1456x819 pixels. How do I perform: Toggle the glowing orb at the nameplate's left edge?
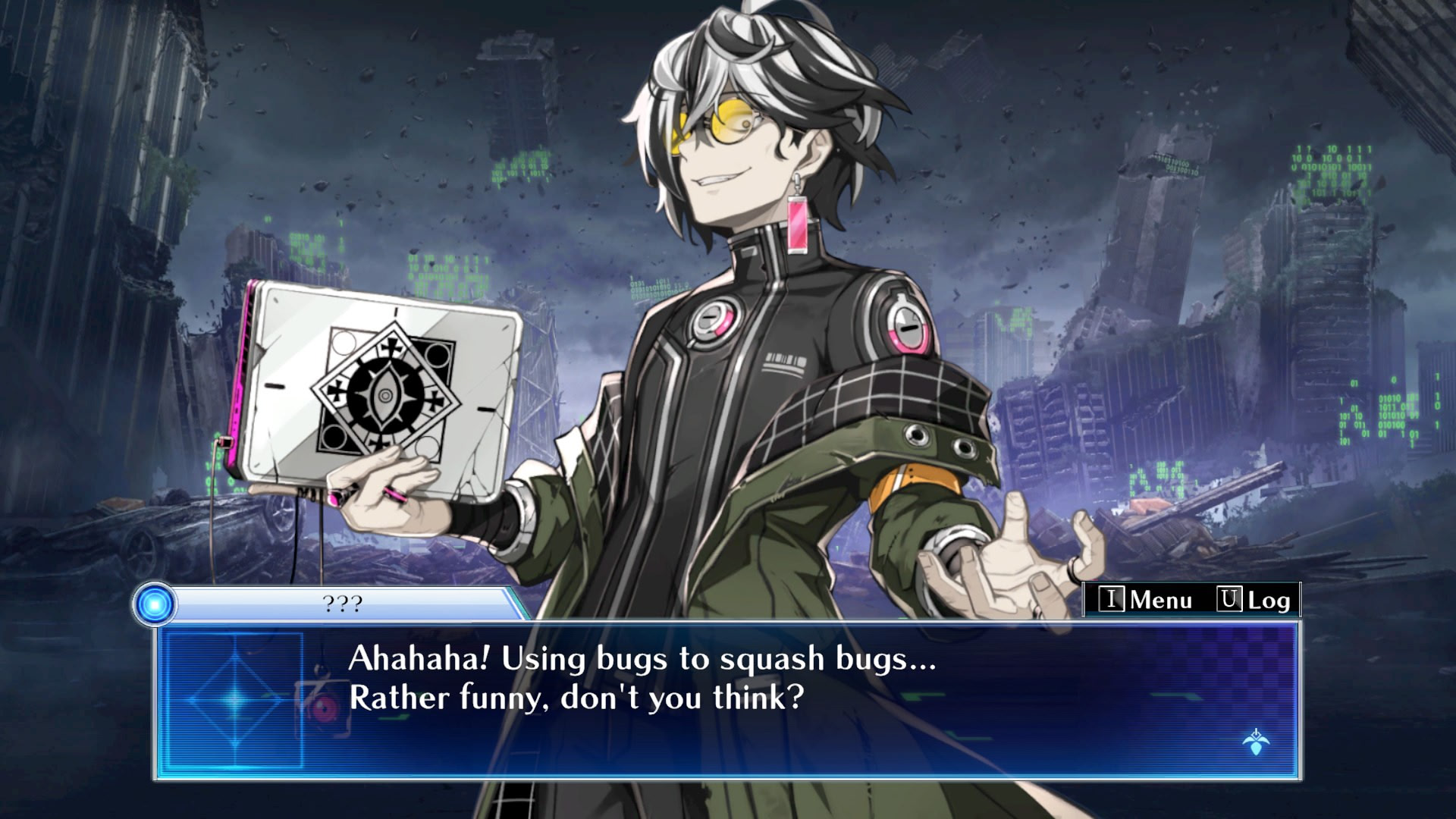[x=154, y=603]
